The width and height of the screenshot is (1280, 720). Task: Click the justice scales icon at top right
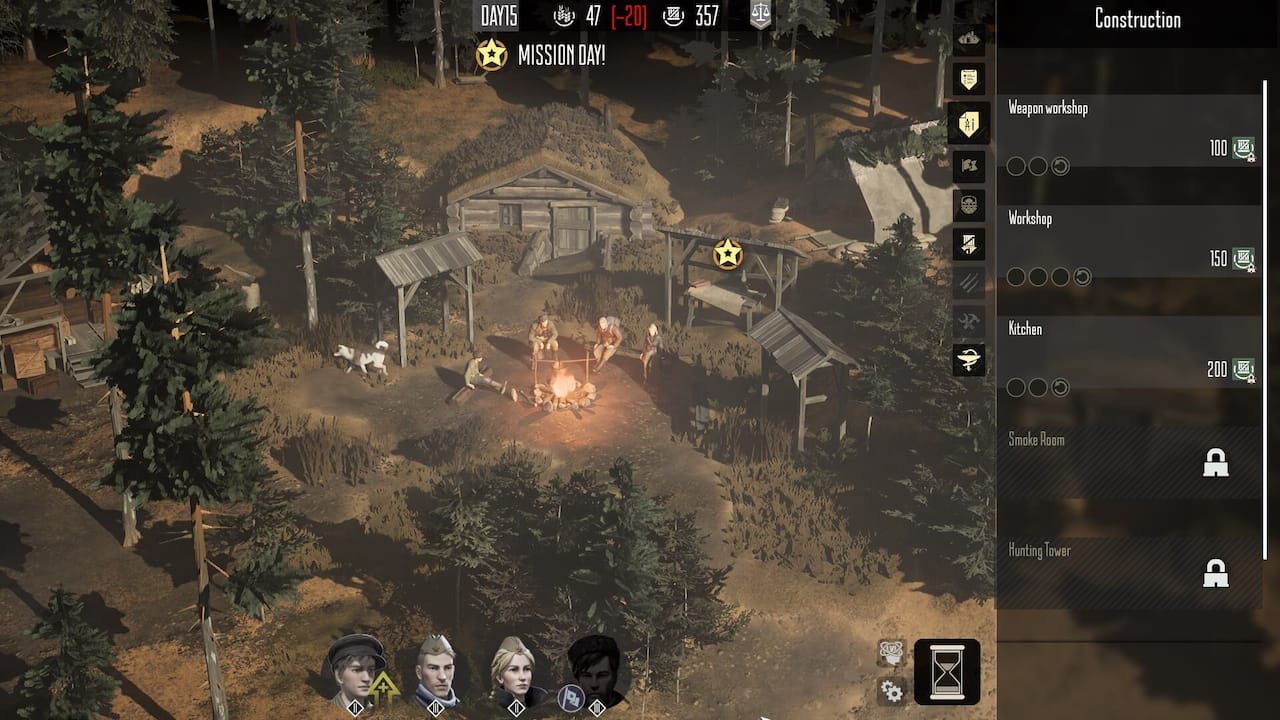click(761, 16)
